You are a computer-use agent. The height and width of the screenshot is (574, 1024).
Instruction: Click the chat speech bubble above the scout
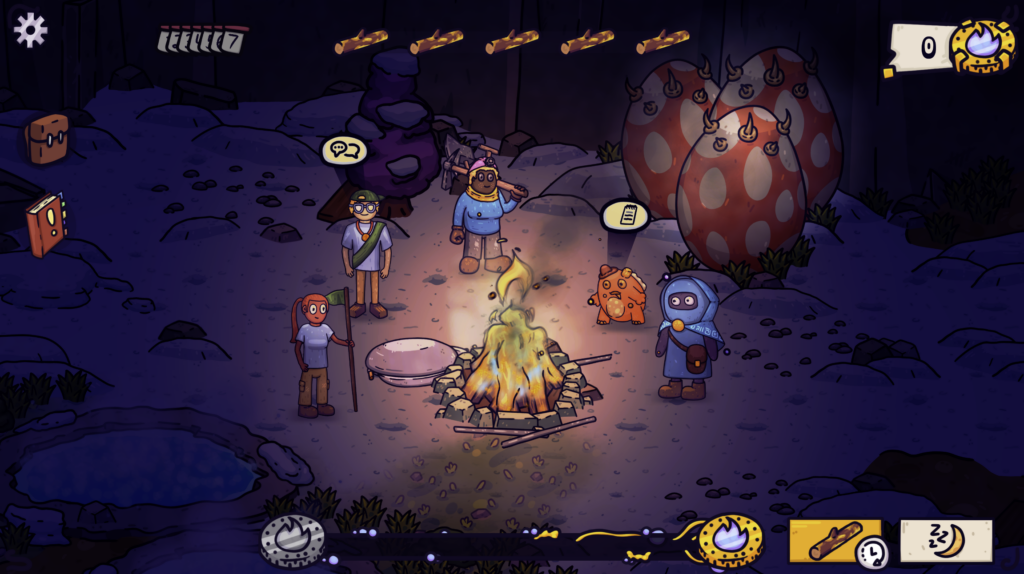coord(344,151)
